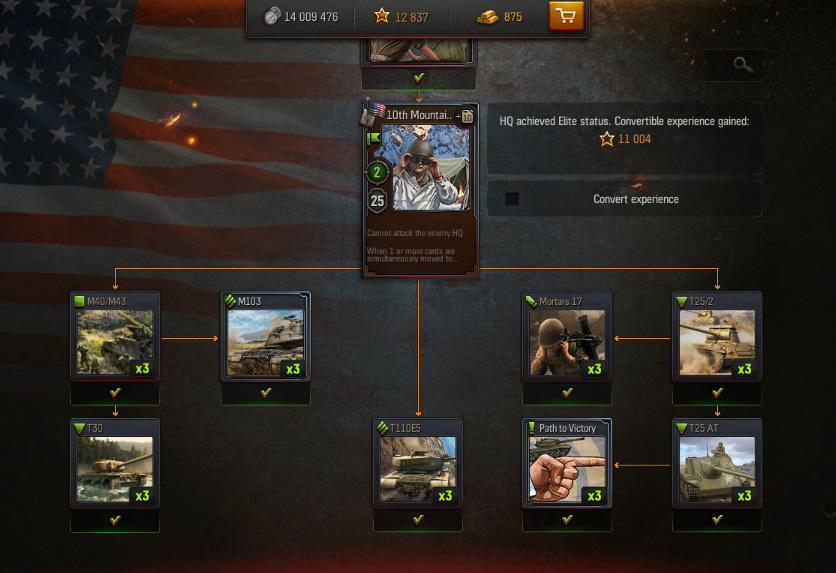The height and width of the screenshot is (573, 836).
Task: Tick the Convert experience checkbox
Action: click(512, 199)
